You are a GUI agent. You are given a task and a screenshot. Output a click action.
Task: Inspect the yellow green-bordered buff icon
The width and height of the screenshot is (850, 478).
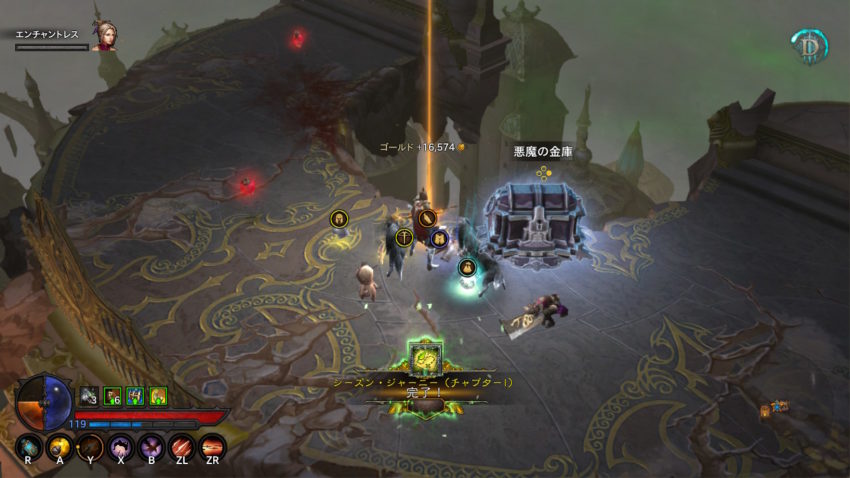pos(158,396)
